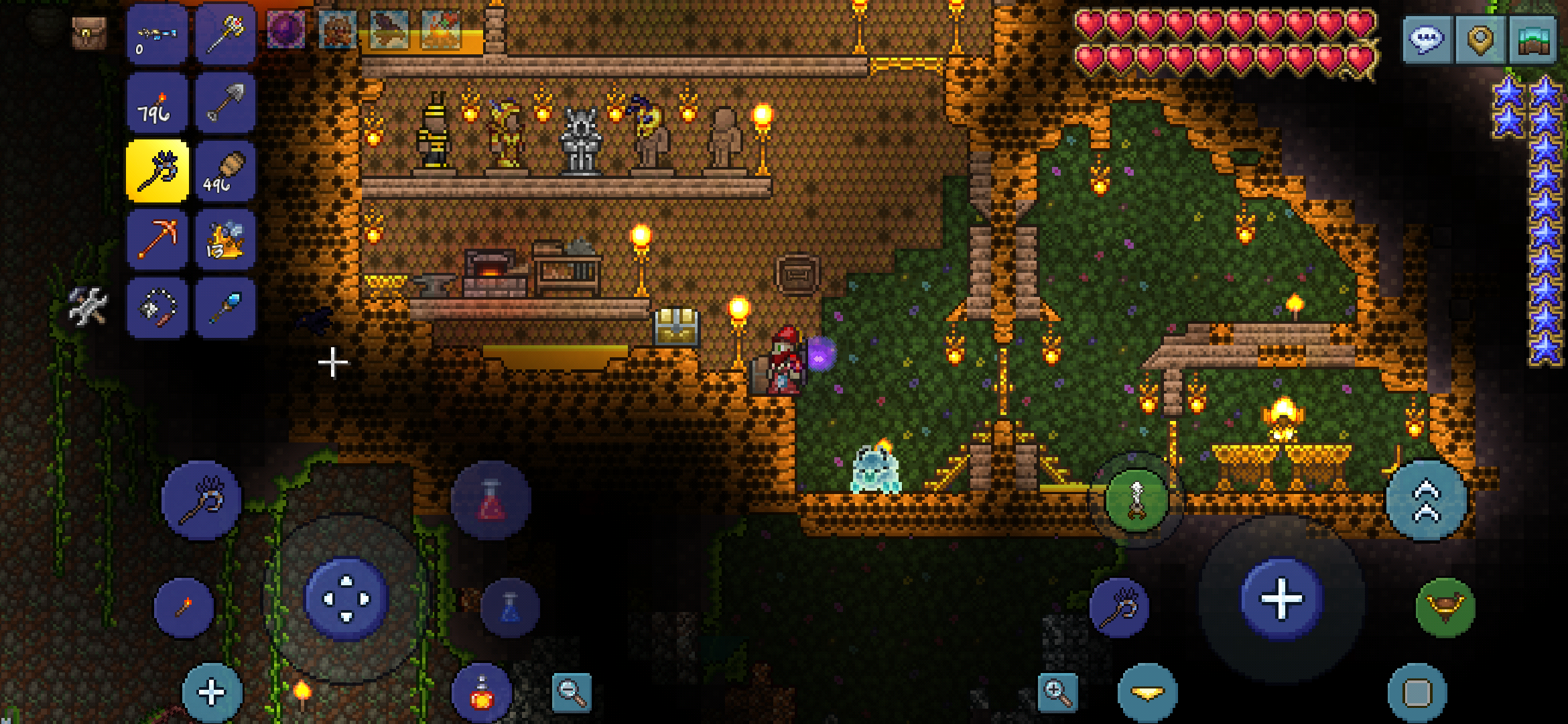Equip the red pickaxe slot

(157, 240)
